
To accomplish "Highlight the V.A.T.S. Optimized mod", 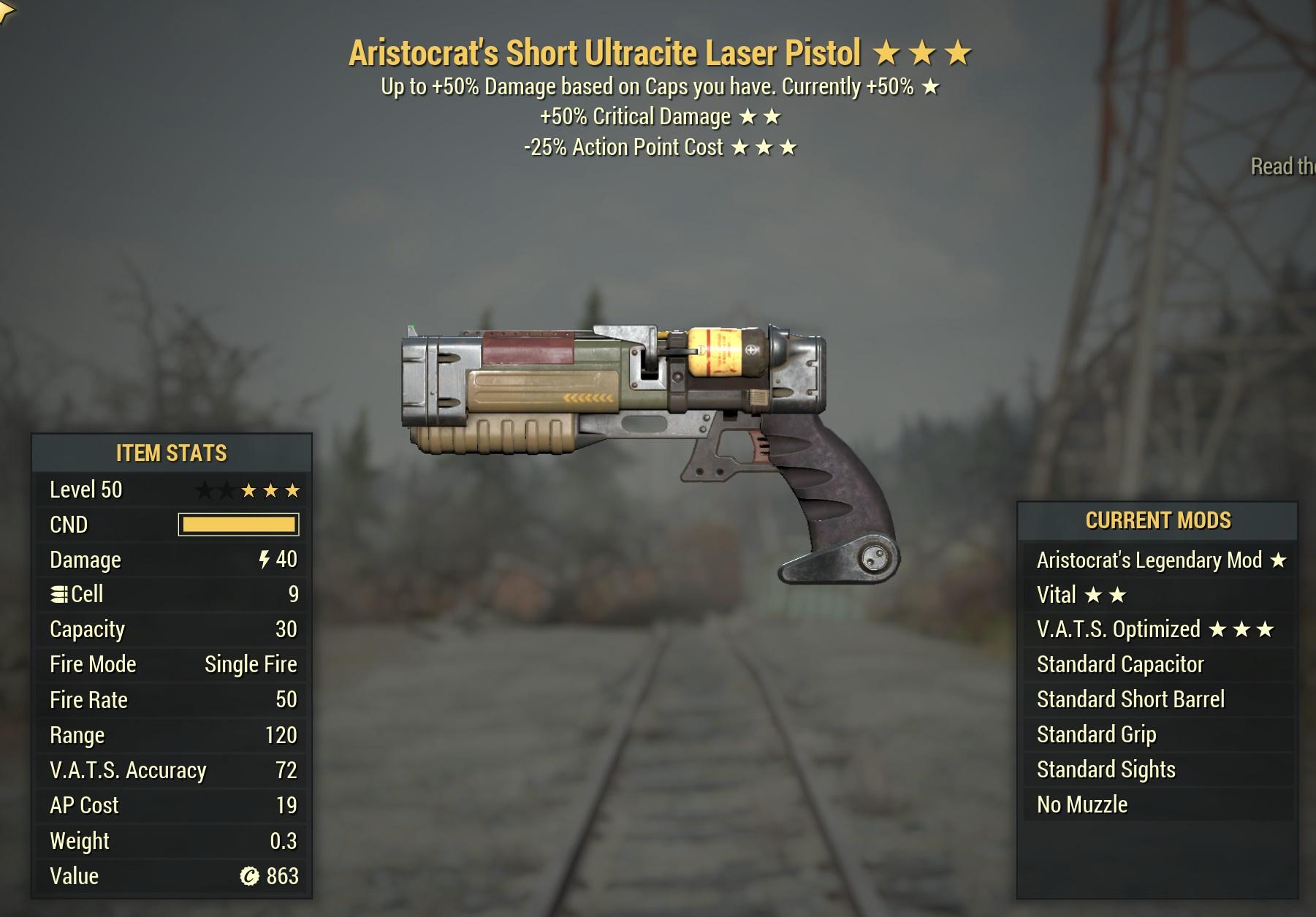I will (x=1158, y=629).
